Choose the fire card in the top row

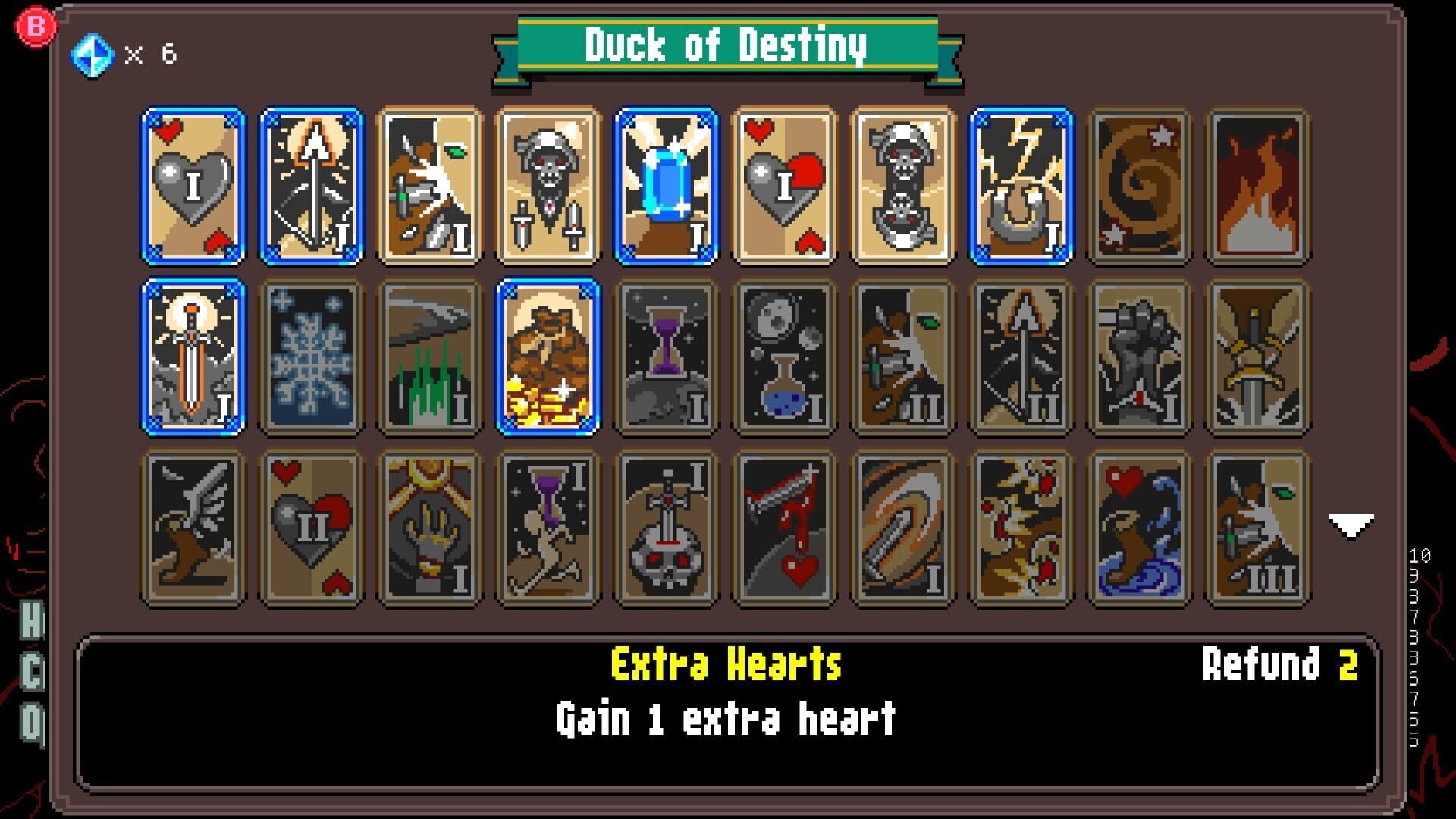pyautogui.click(x=1257, y=186)
